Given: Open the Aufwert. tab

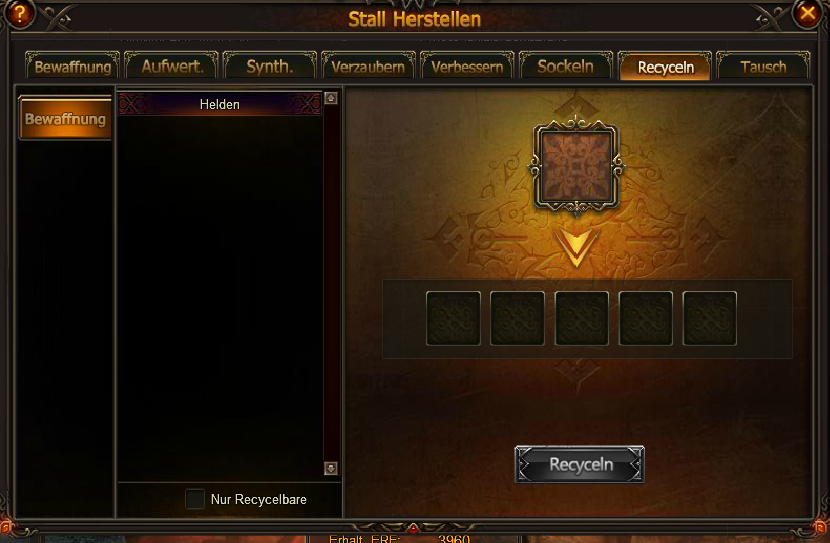Looking at the screenshot, I should click(172, 67).
